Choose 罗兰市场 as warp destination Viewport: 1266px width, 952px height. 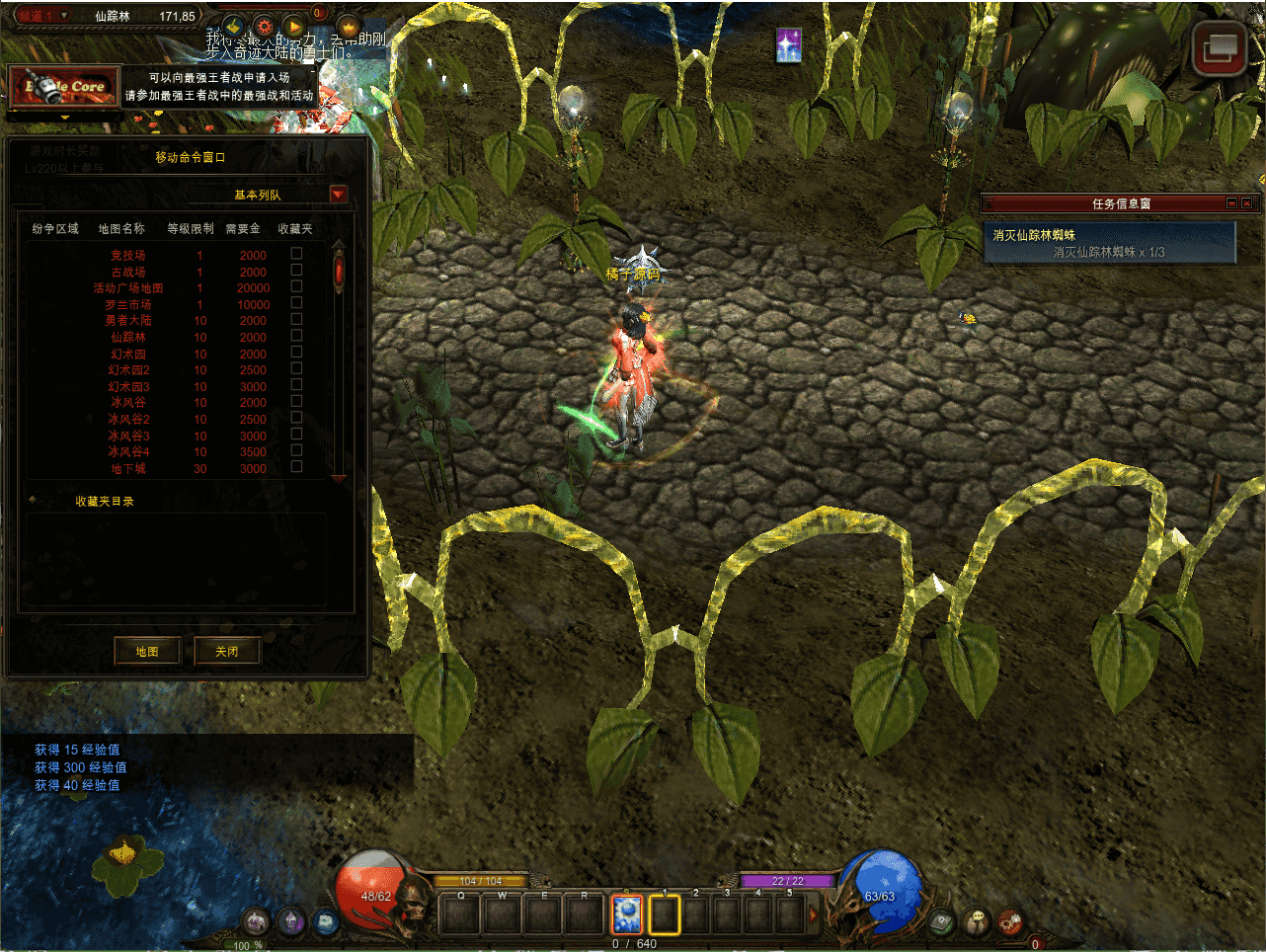tap(128, 305)
